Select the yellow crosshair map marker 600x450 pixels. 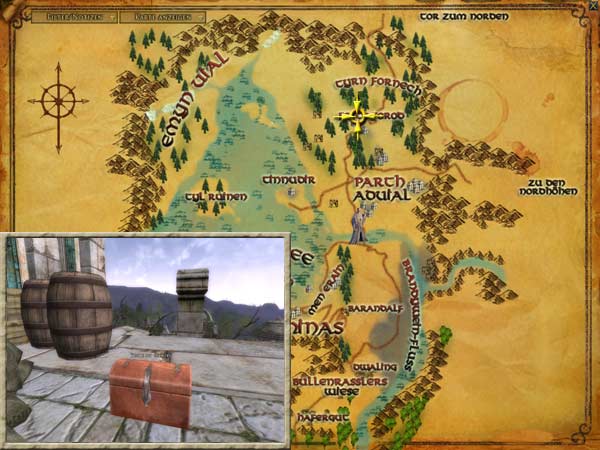357,116
